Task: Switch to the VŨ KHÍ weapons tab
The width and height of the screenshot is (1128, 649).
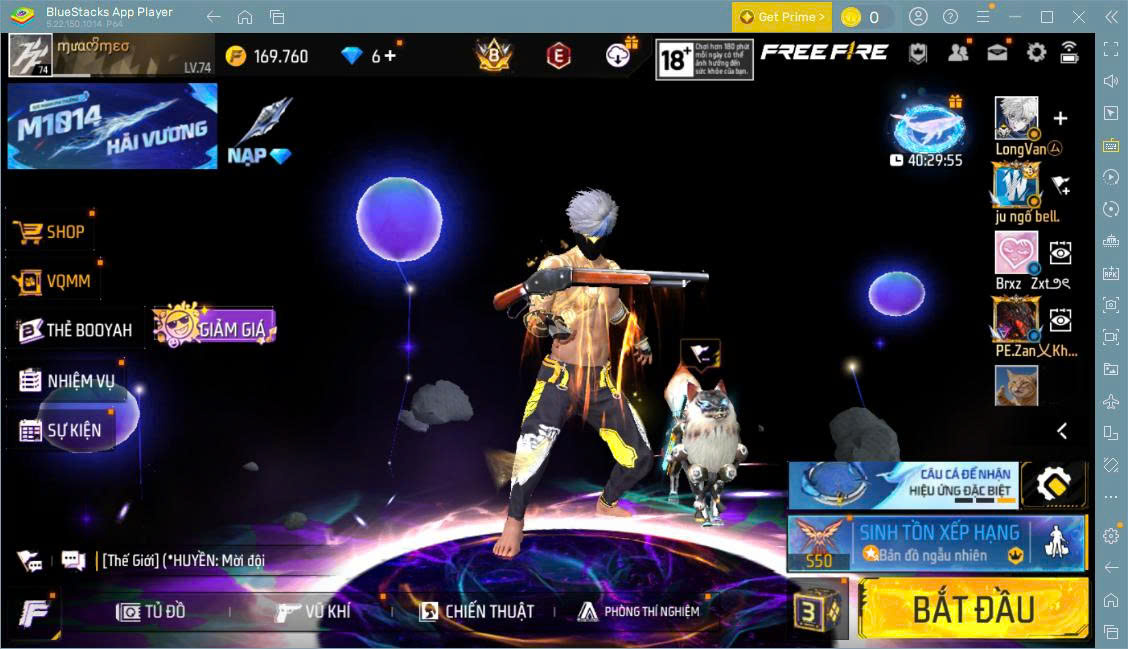Action: pos(313,611)
